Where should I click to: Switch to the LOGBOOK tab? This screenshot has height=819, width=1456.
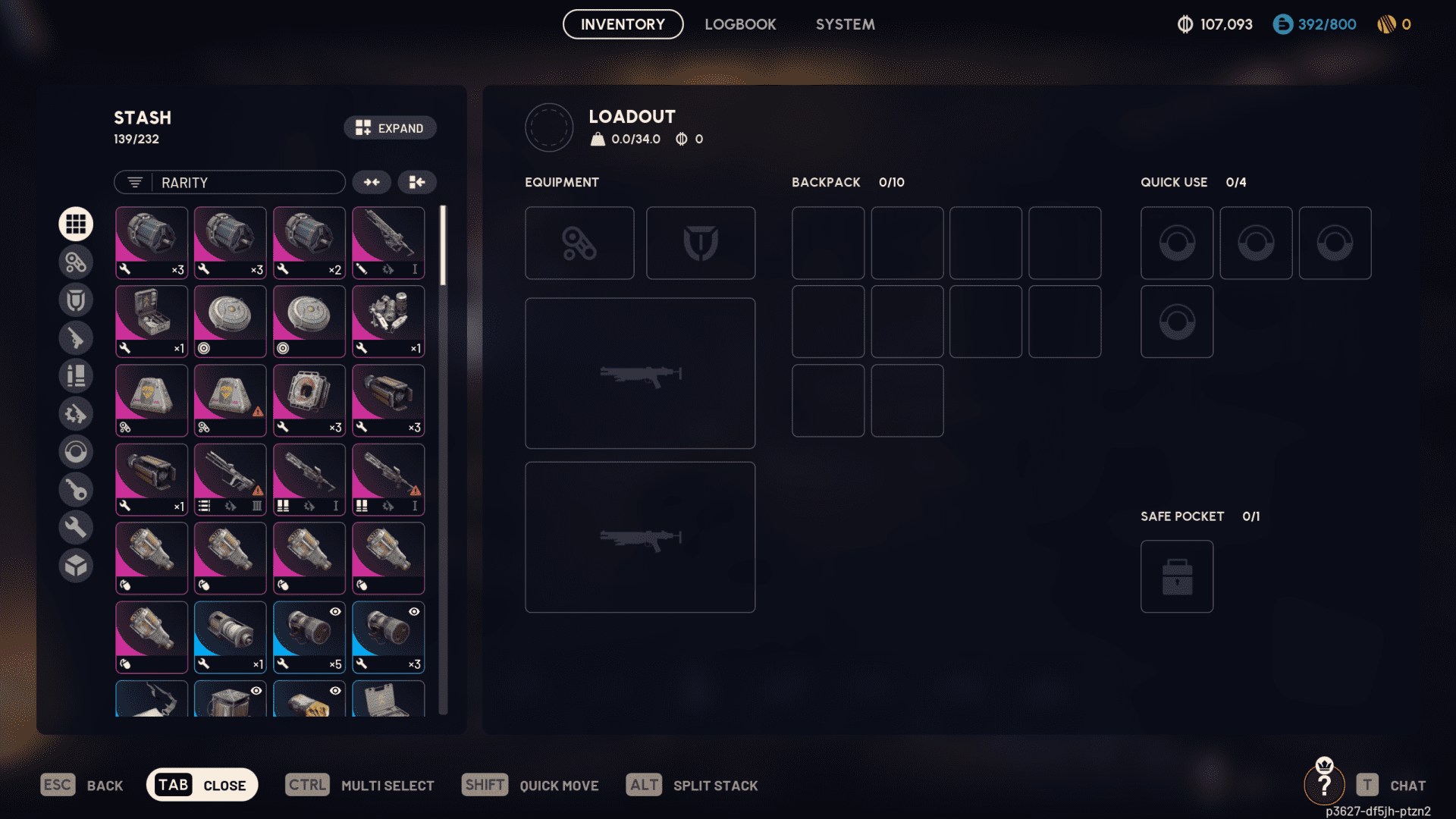[x=740, y=24]
